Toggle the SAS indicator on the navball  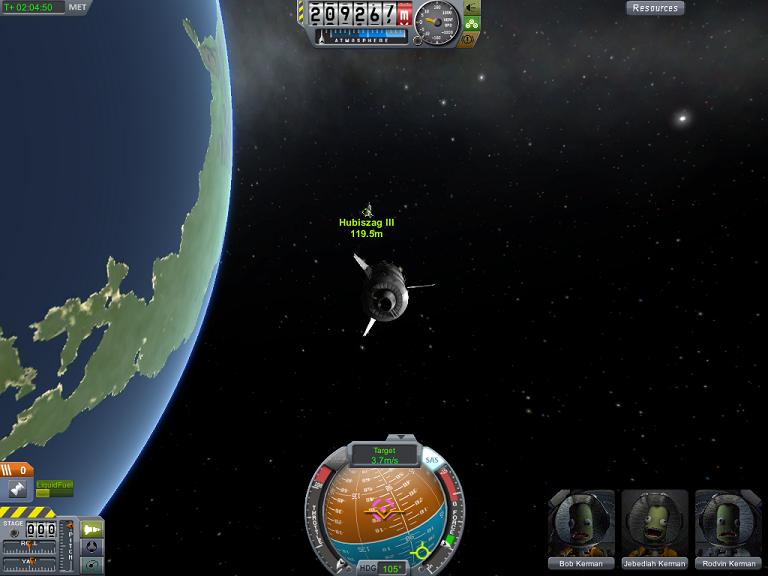[432, 461]
